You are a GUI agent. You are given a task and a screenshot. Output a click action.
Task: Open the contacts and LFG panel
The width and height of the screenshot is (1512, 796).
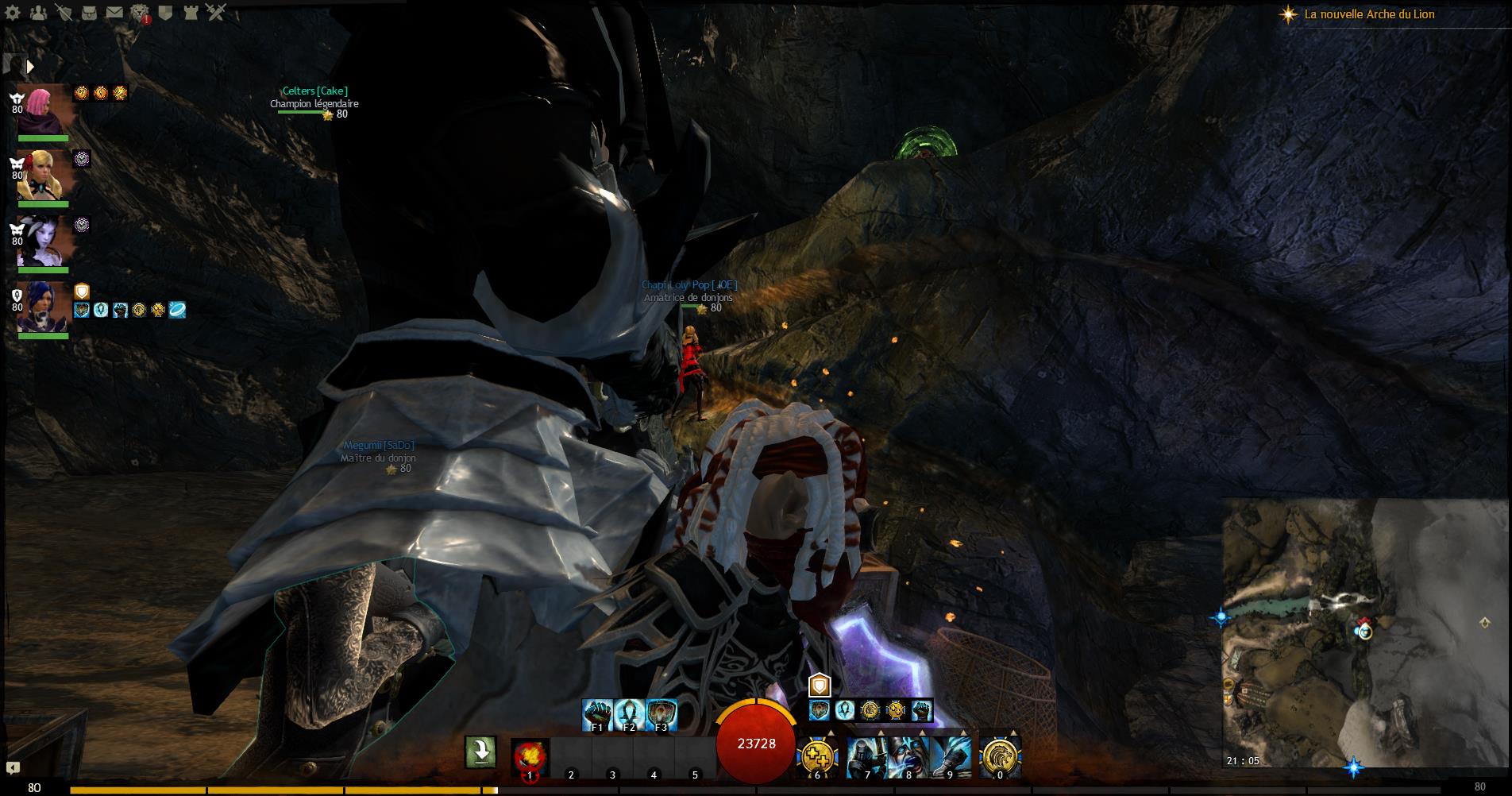point(37,13)
